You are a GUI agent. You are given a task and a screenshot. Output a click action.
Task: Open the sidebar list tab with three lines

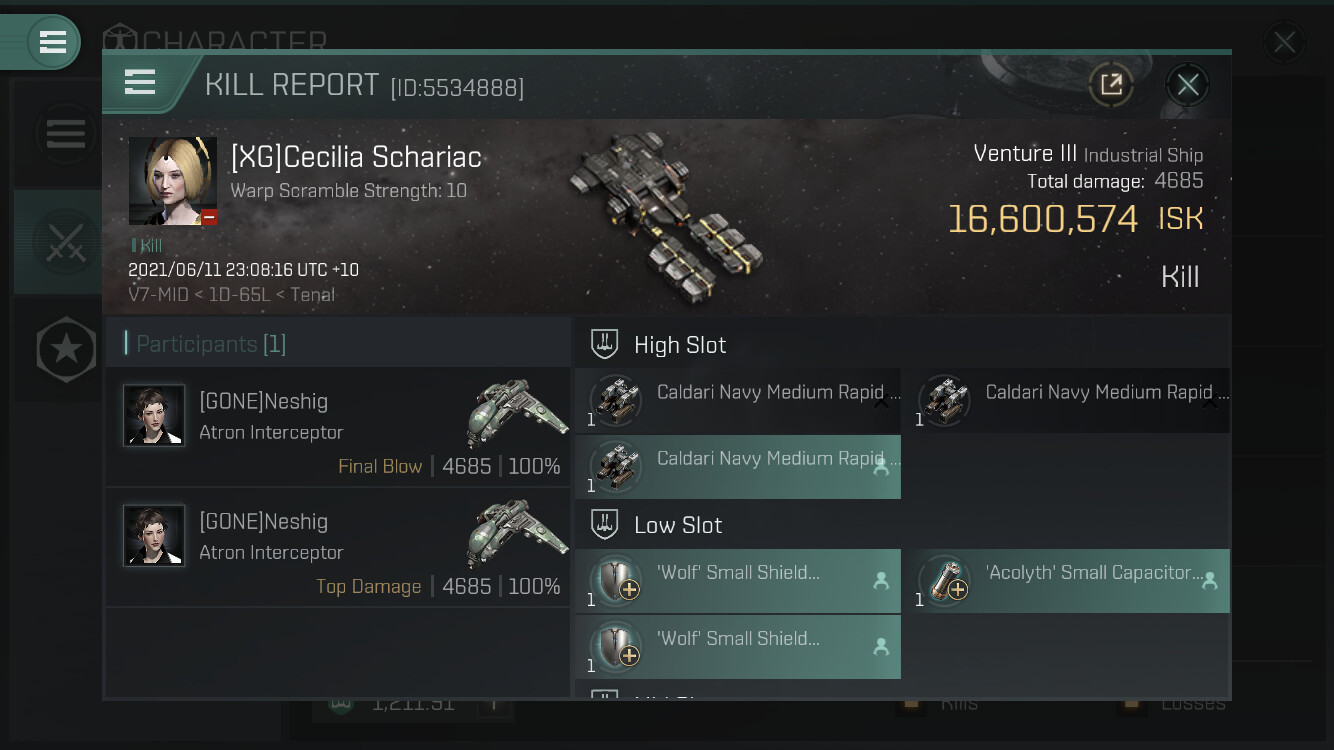(66, 133)
